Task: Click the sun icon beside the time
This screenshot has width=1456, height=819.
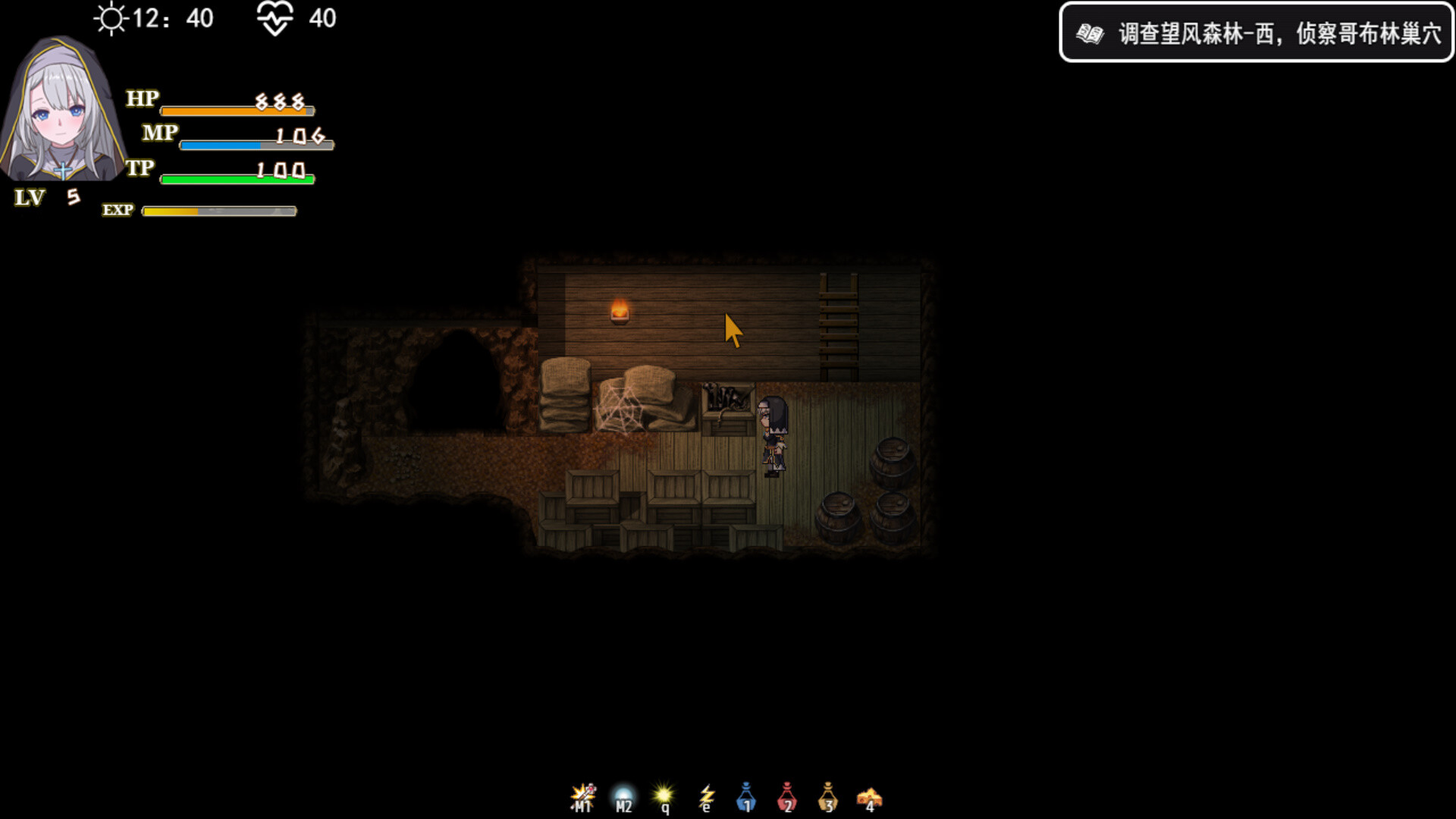Action: click(x=111, y=20)
